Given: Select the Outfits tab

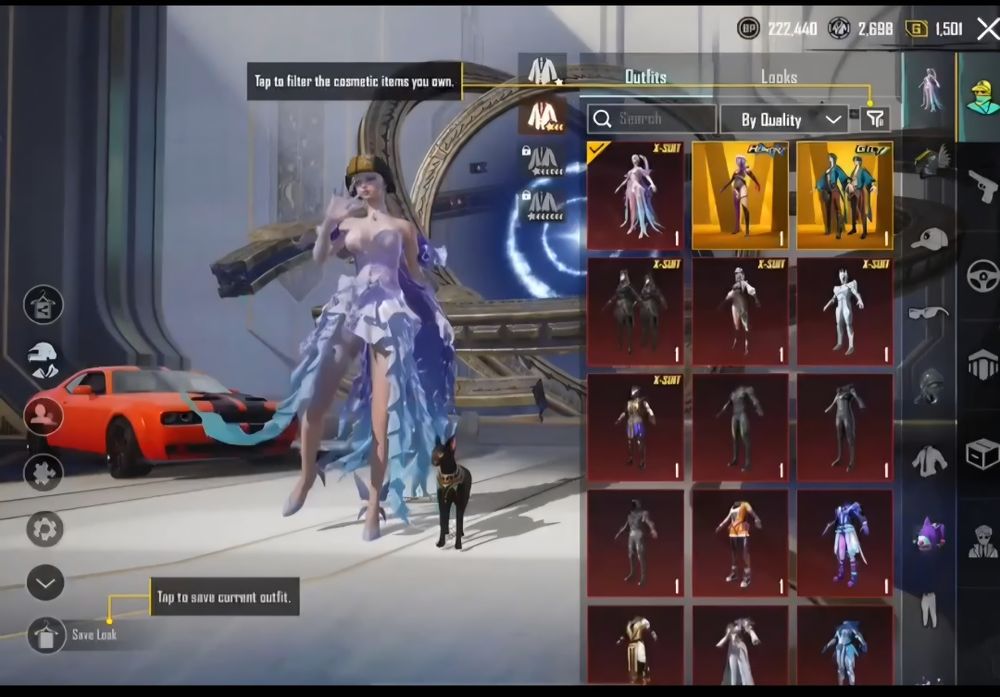Looking at the screenshot, I should (x=645, y=77).
